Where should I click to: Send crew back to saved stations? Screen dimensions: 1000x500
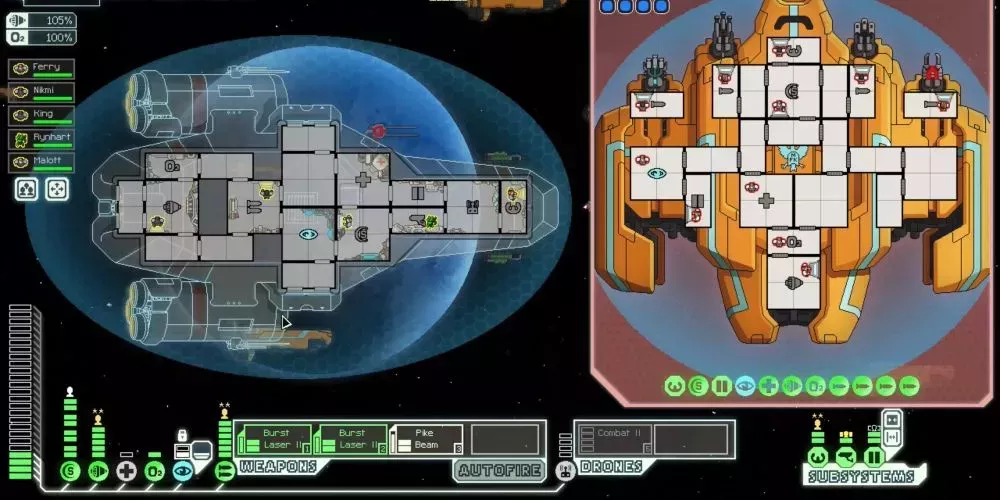point(57,190)
